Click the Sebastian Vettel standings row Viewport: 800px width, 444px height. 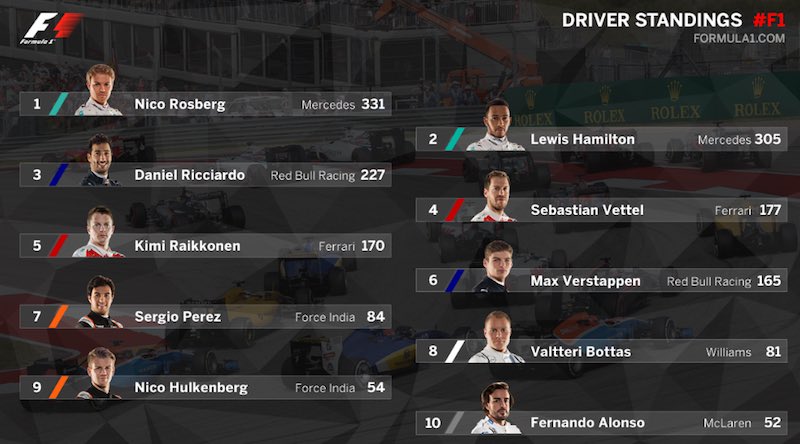click(601, 210)
